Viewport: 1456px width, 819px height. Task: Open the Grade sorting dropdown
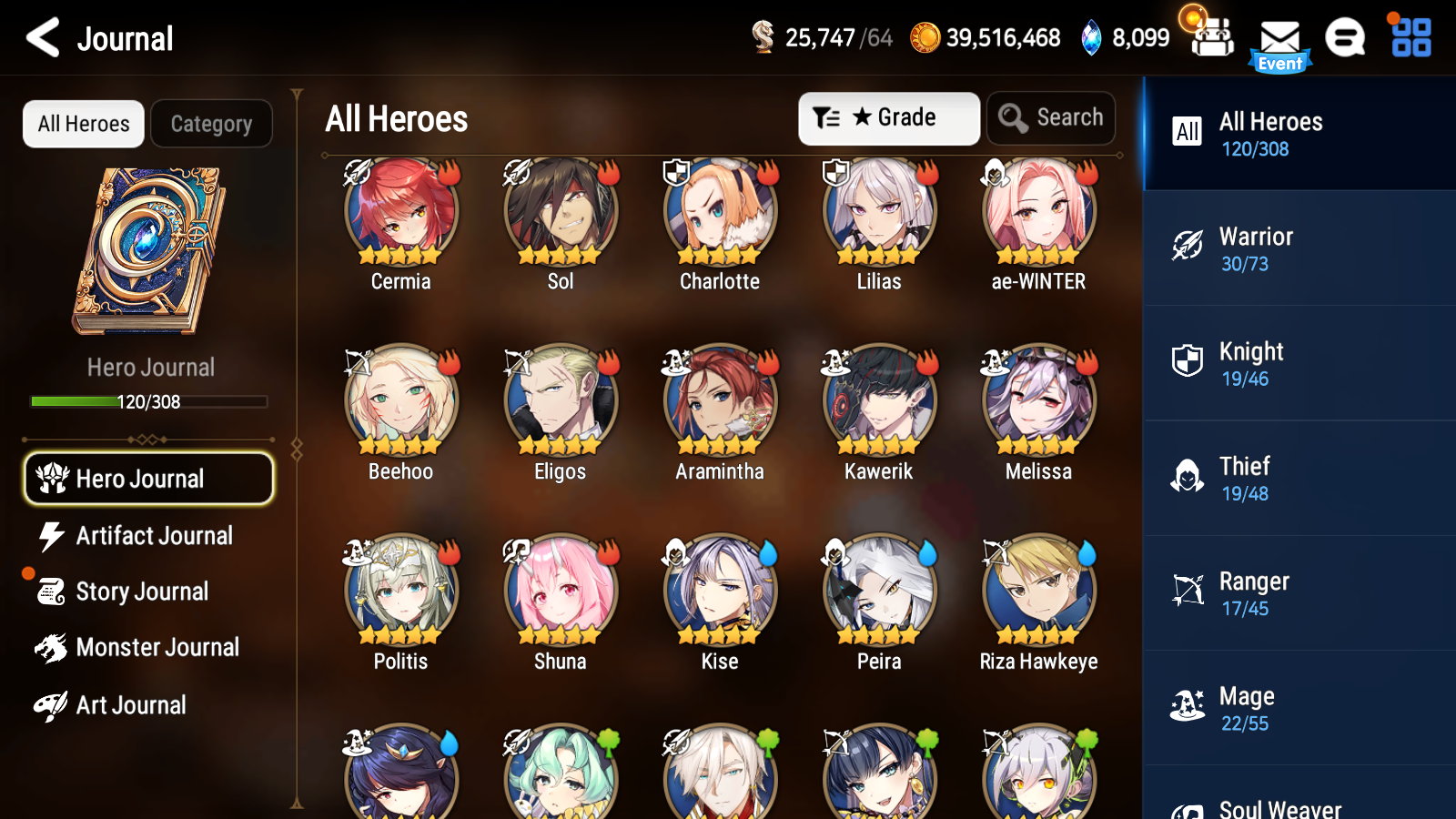click(x=889, y=117)
